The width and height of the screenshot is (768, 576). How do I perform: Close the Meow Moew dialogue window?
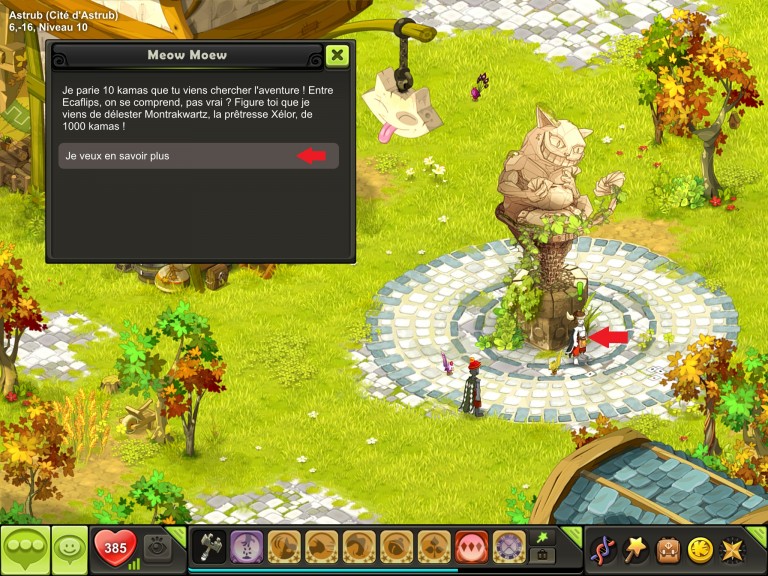click(338, 56)
